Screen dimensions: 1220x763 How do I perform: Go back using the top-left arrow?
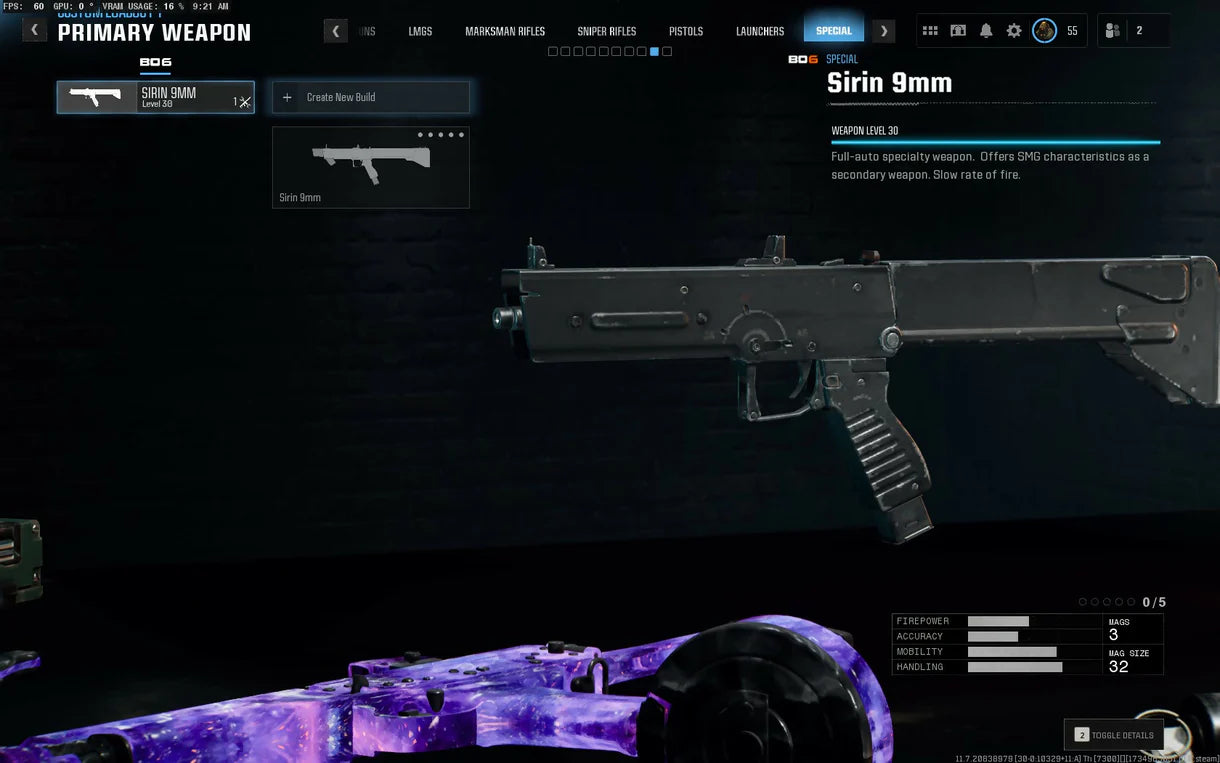[x=35, y=30]
